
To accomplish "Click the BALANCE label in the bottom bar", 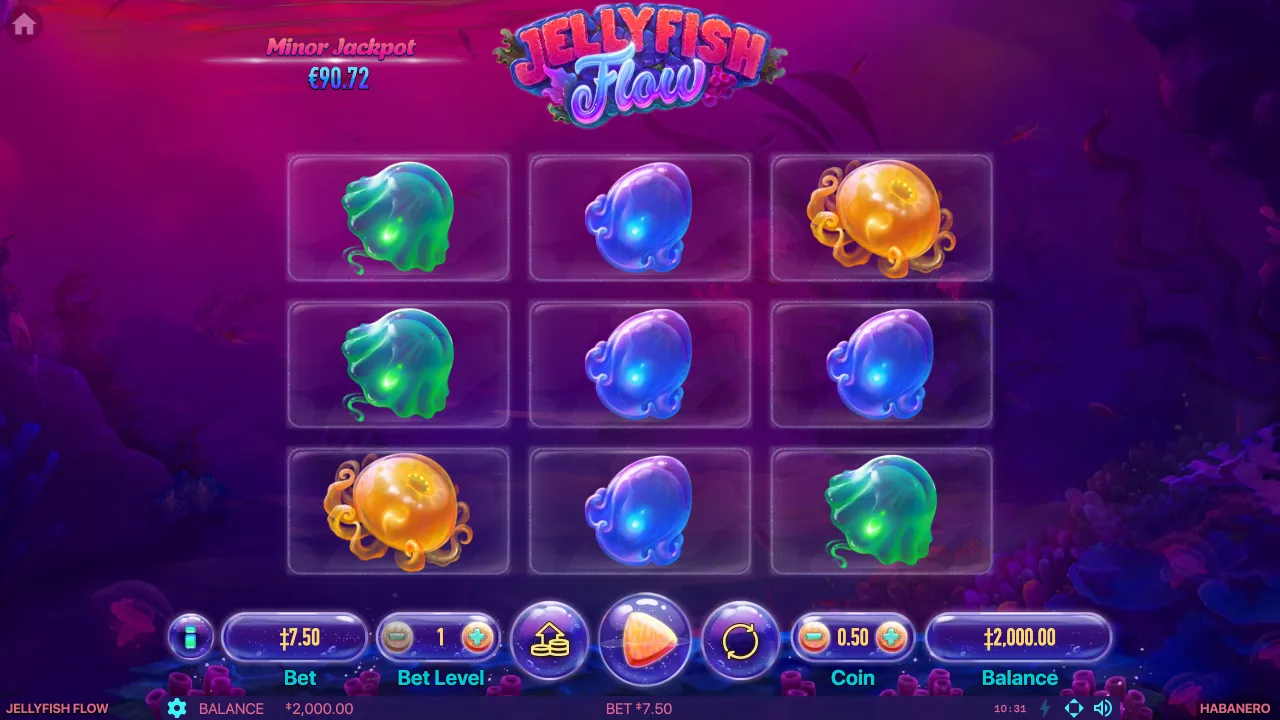I will coord(230,708).
